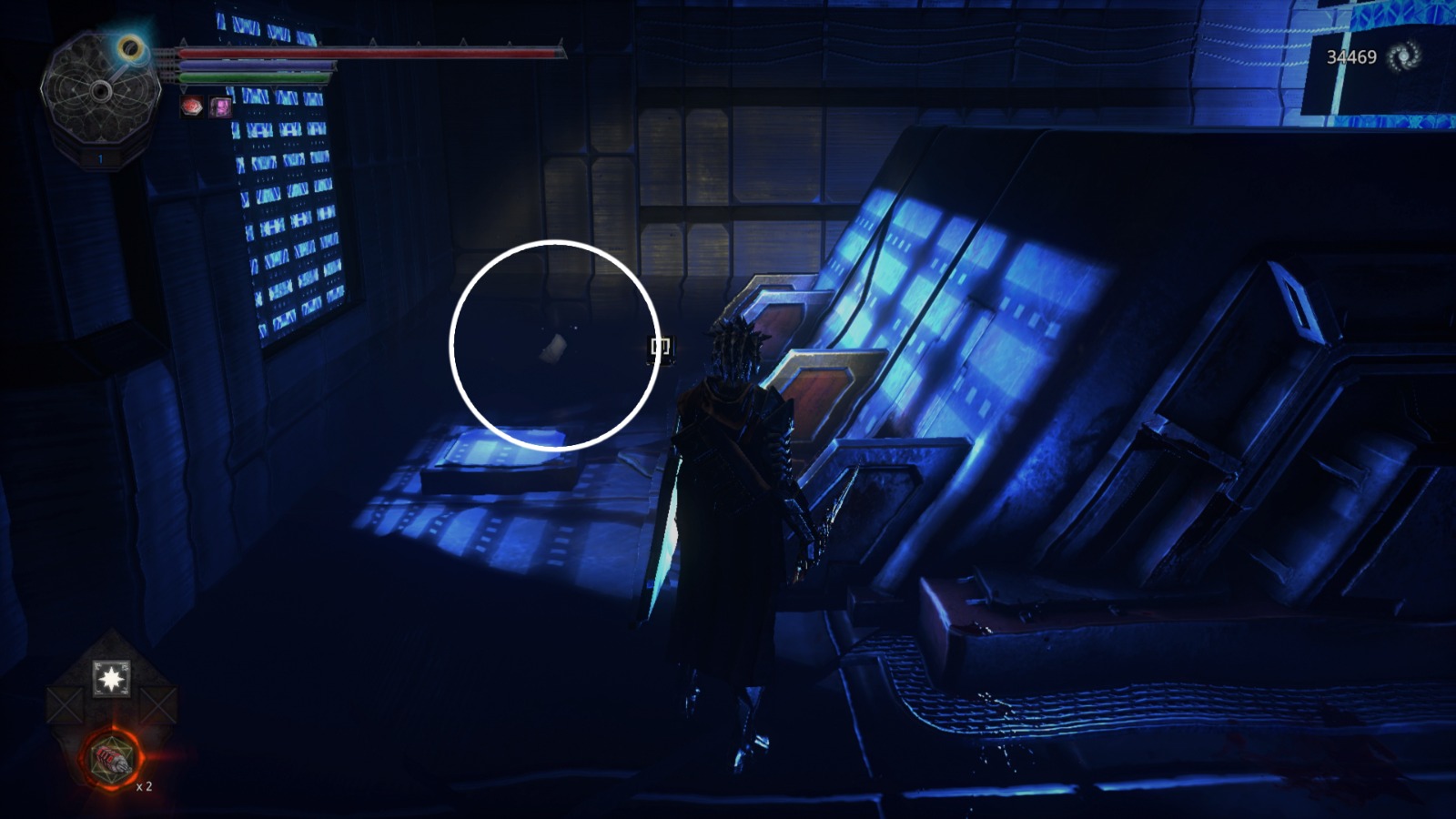Screen dimensions: 1456x819
Task: Select the red hexagonal buff icon
Action: coord(192,107)
